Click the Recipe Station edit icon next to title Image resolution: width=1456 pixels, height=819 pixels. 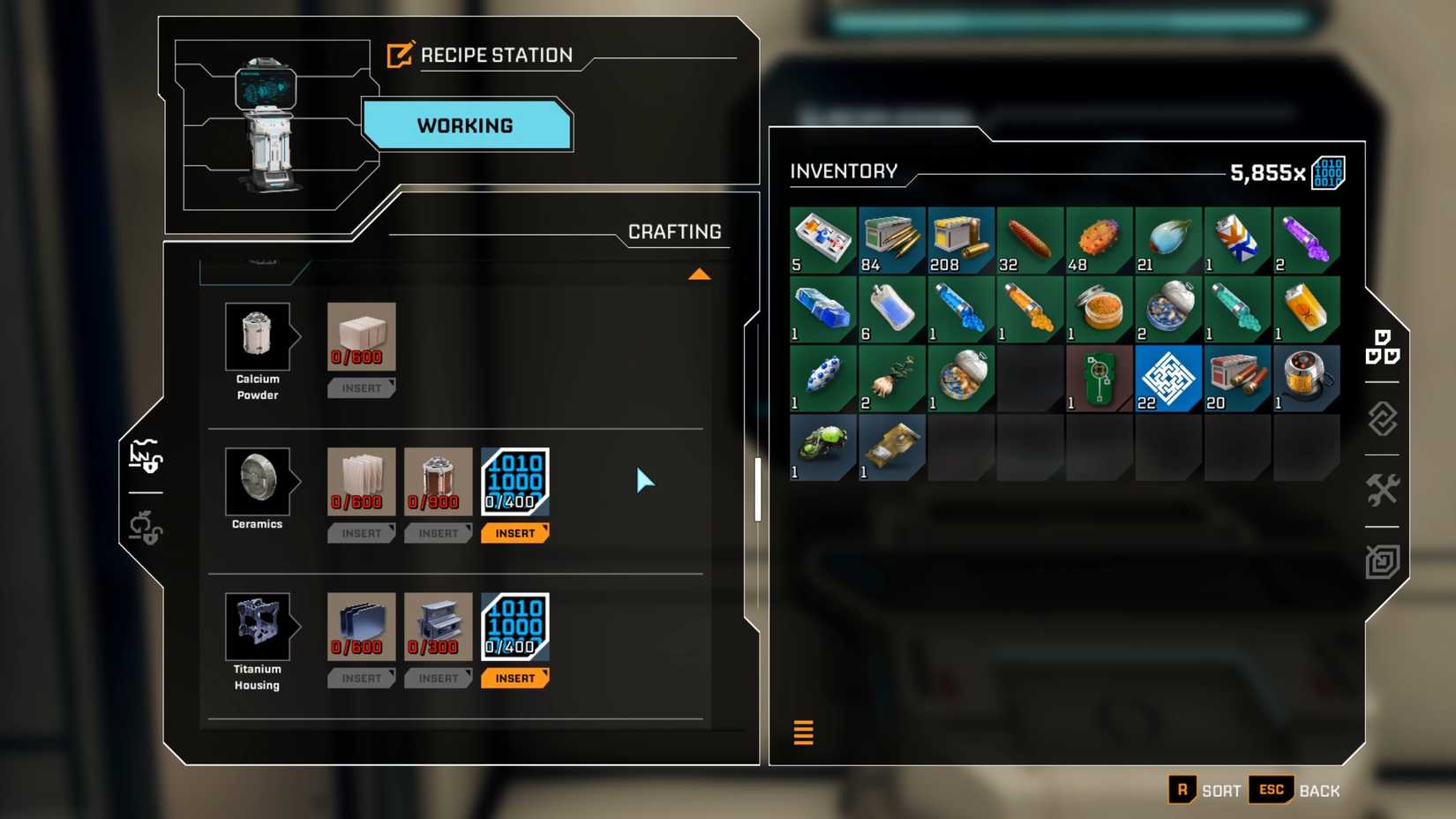pyautogui.click(x=401, y=54)
